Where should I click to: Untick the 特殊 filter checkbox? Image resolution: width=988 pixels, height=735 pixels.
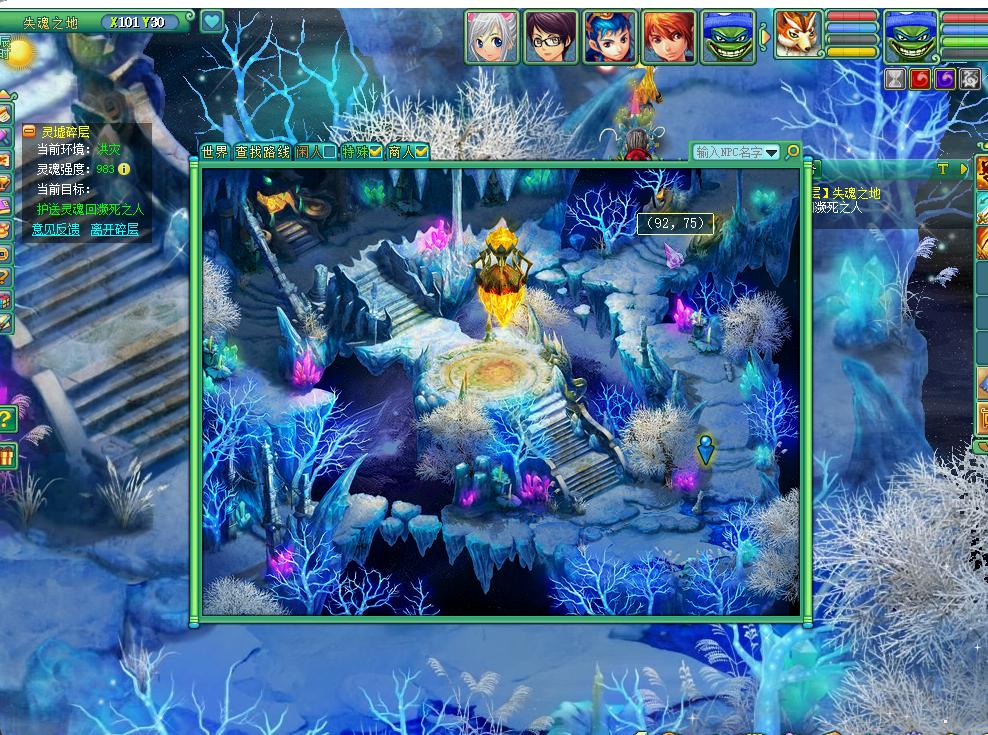(376, 152)
